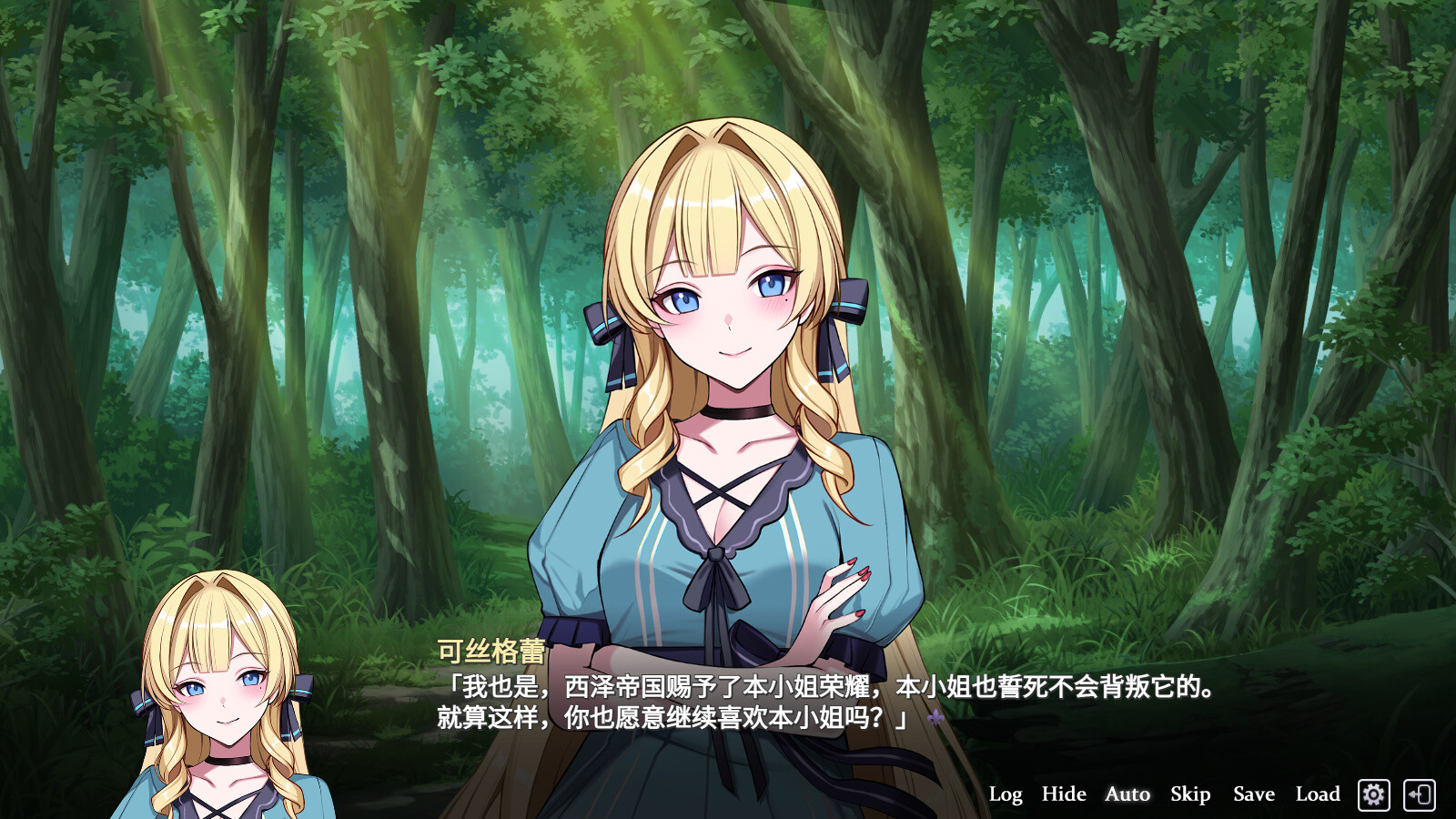Click Hide to conceal the text box
The height and width of the screenshot is (819, 1456).
tap(1062, 794)
